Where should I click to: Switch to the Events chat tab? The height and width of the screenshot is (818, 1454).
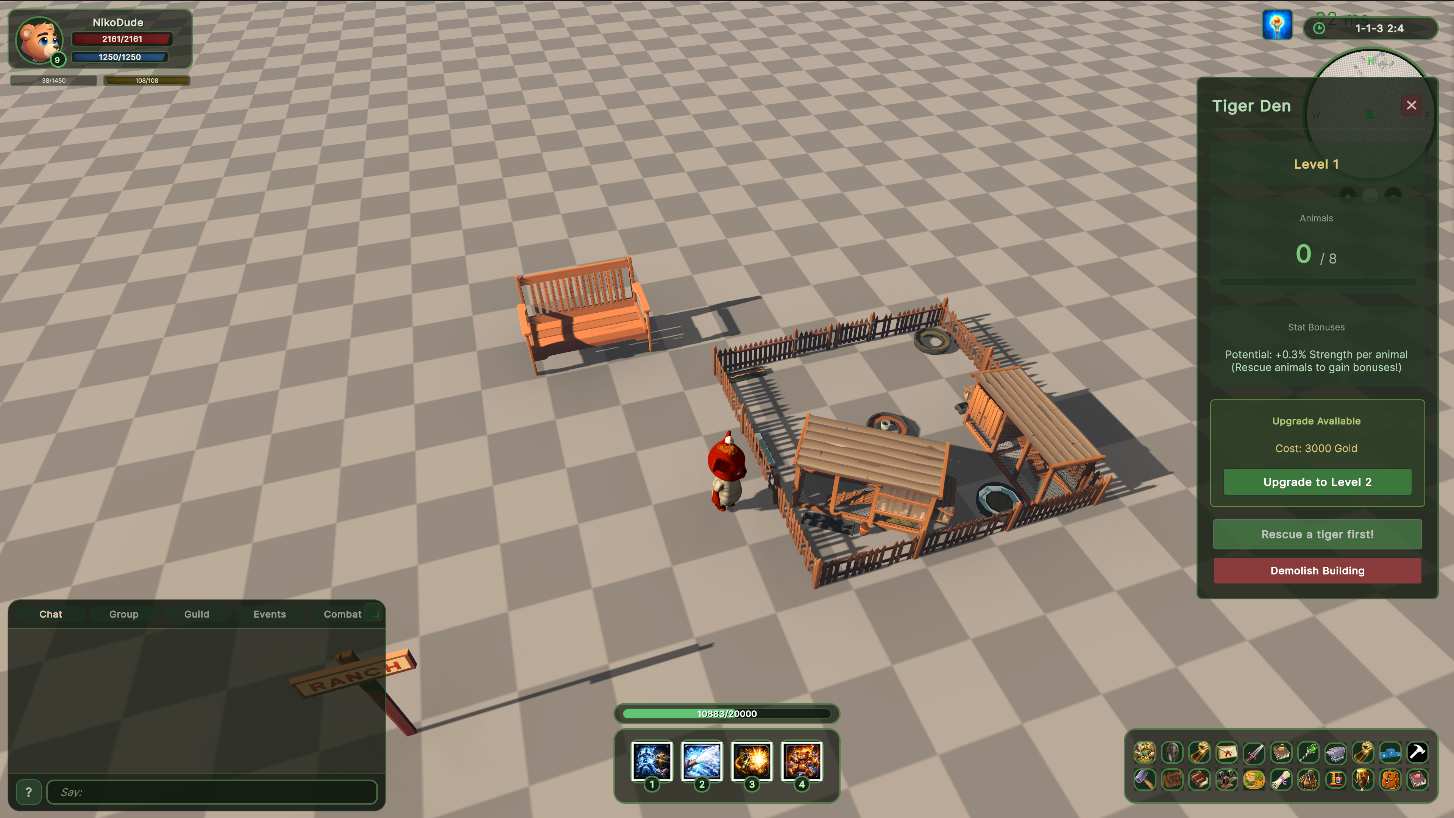tap(269, 614)
